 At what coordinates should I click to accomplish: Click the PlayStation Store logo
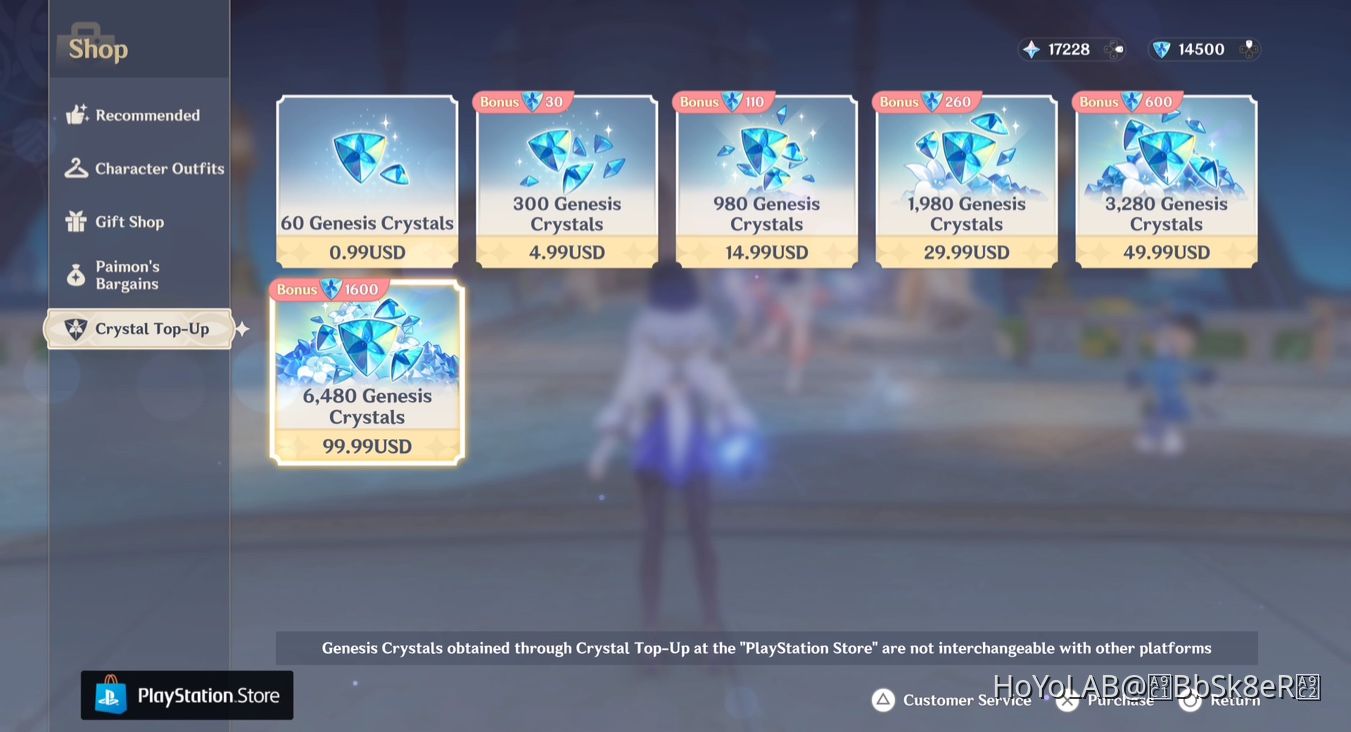(x=186, y=694)
